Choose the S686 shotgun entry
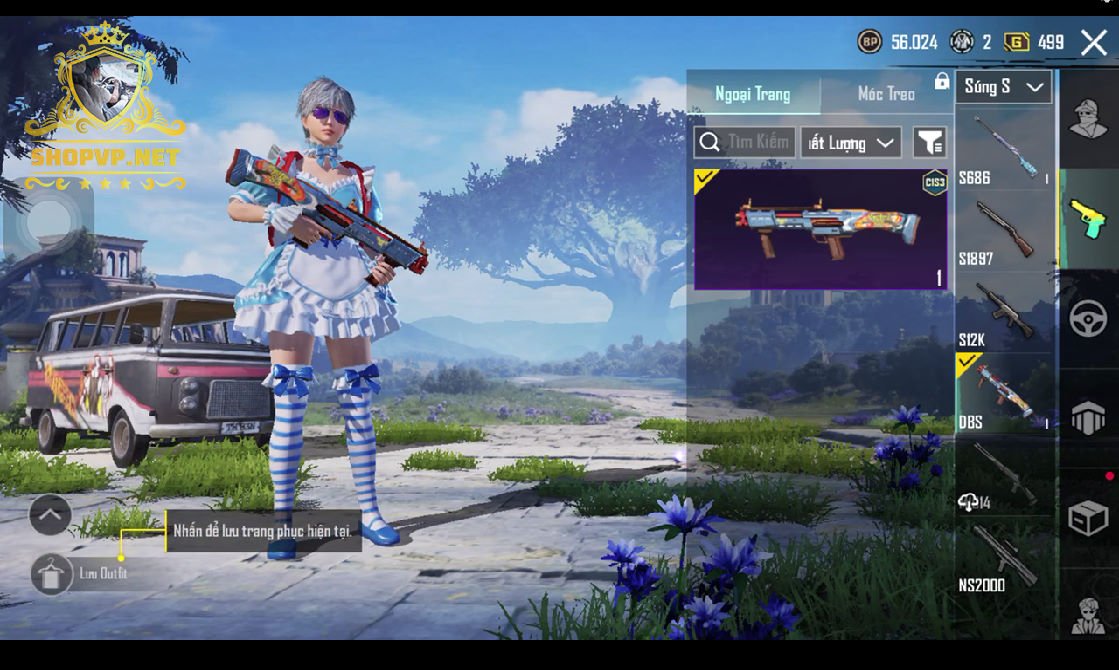 click(1004, 149)
